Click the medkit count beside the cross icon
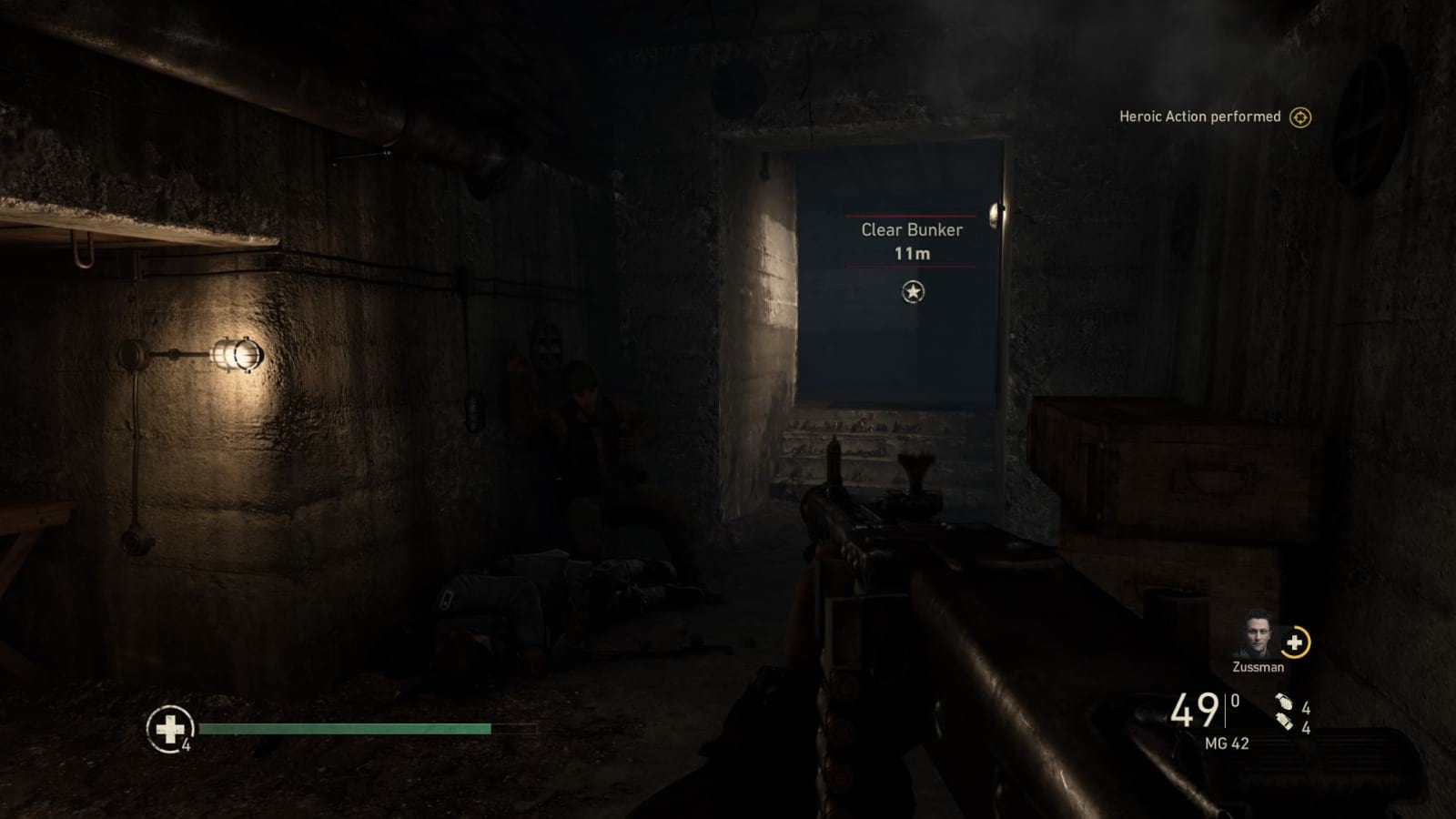The width and height of the screenshot is (1456, 819). [x=185, y=745]
